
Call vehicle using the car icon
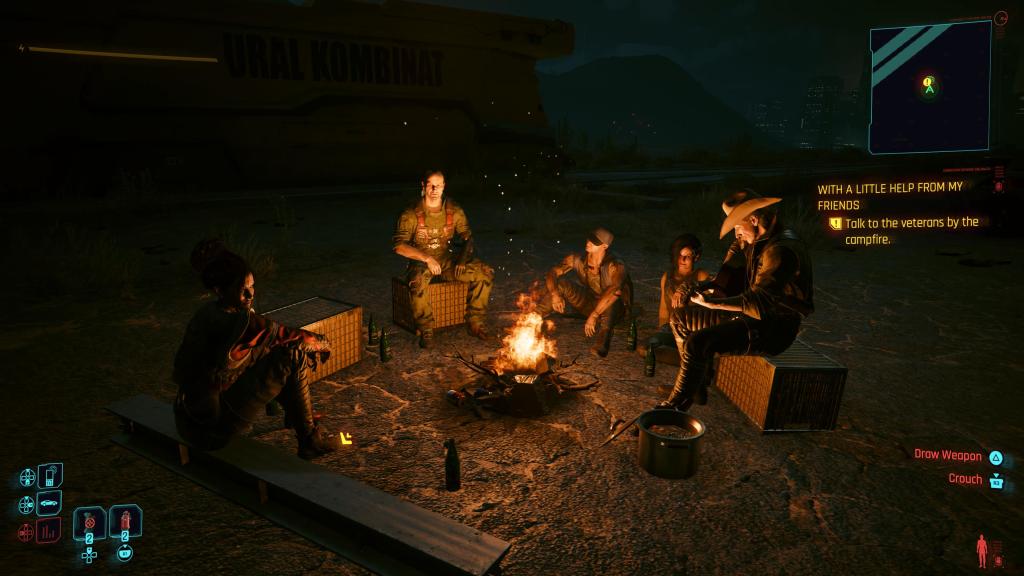[x=50, y=502]
